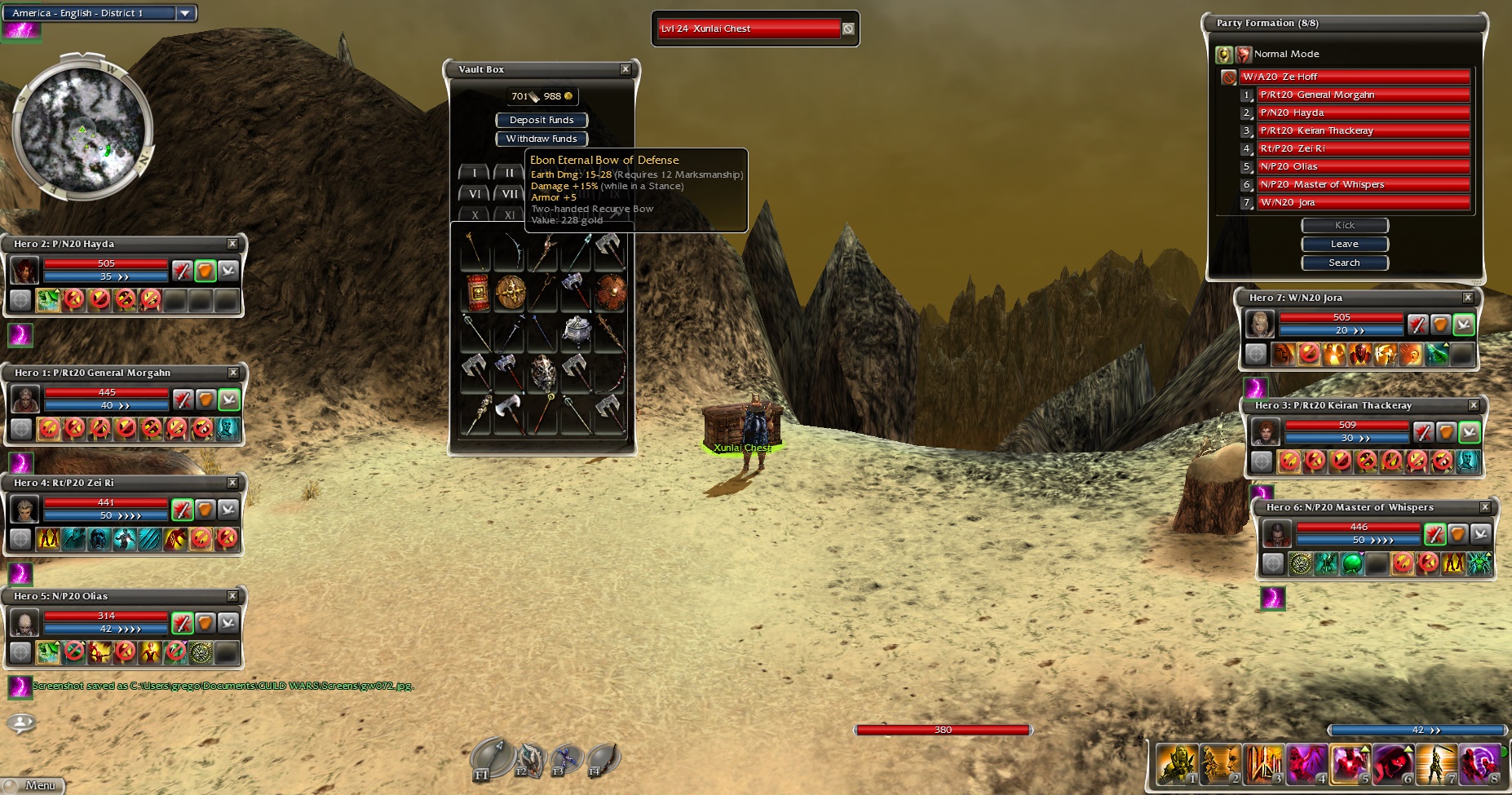The height and width of the screenshot is (795, 1512).
Task: Close the Hero 2 Hayda panel
Action: (x=232, y=244)
